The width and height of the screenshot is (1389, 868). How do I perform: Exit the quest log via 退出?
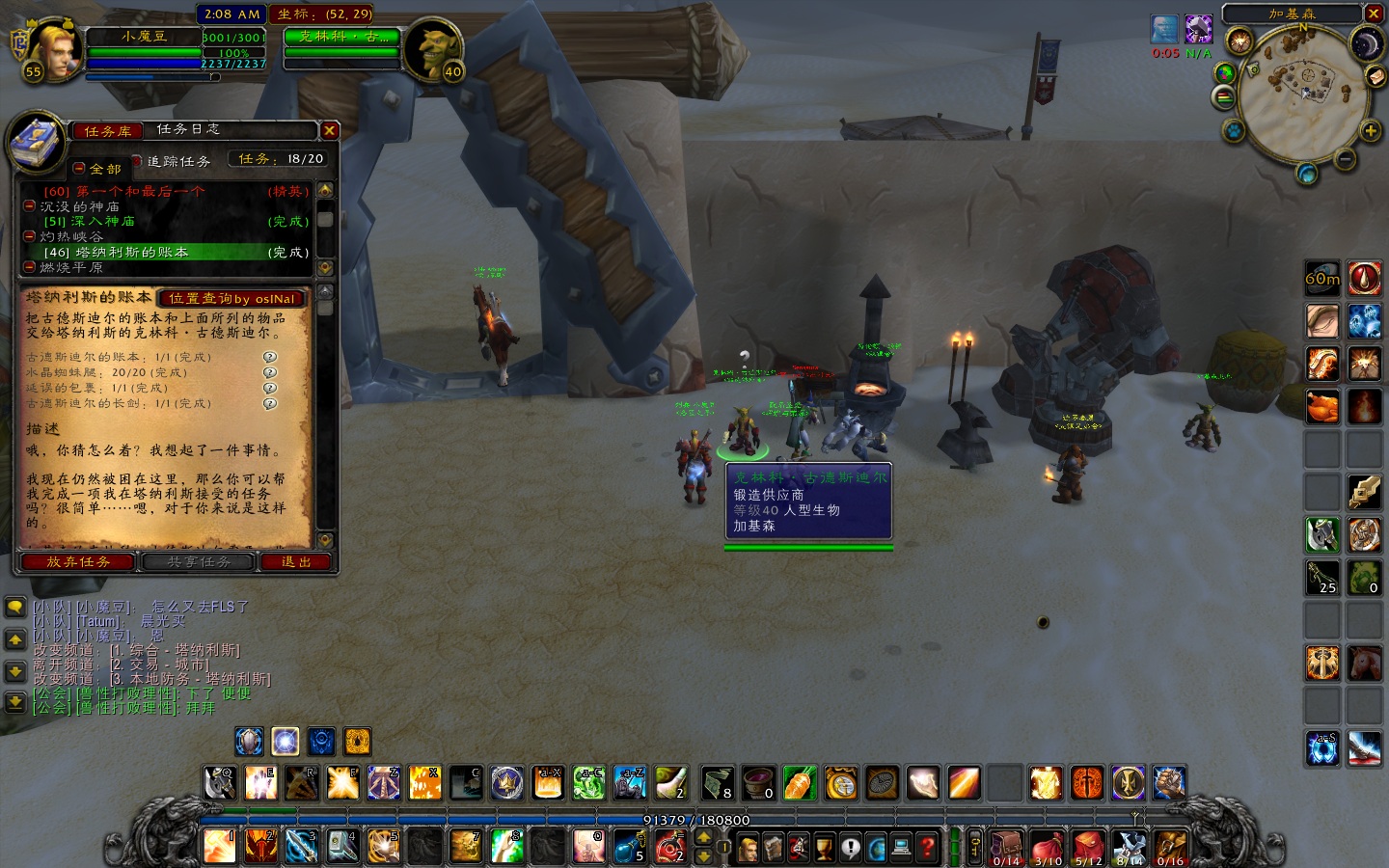click(x=295, y=562)
